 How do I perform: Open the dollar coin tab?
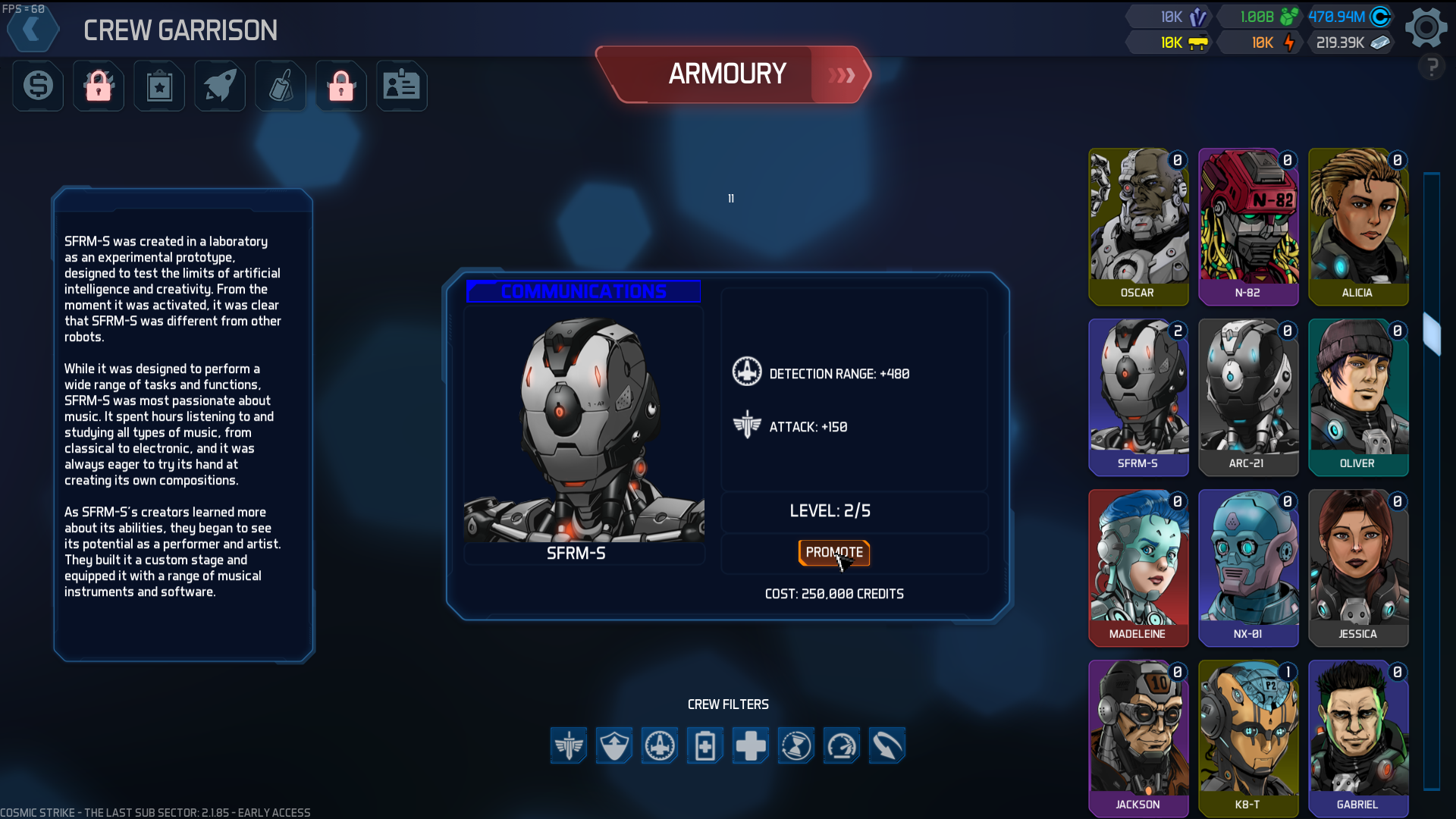click(x=38, y=86)
